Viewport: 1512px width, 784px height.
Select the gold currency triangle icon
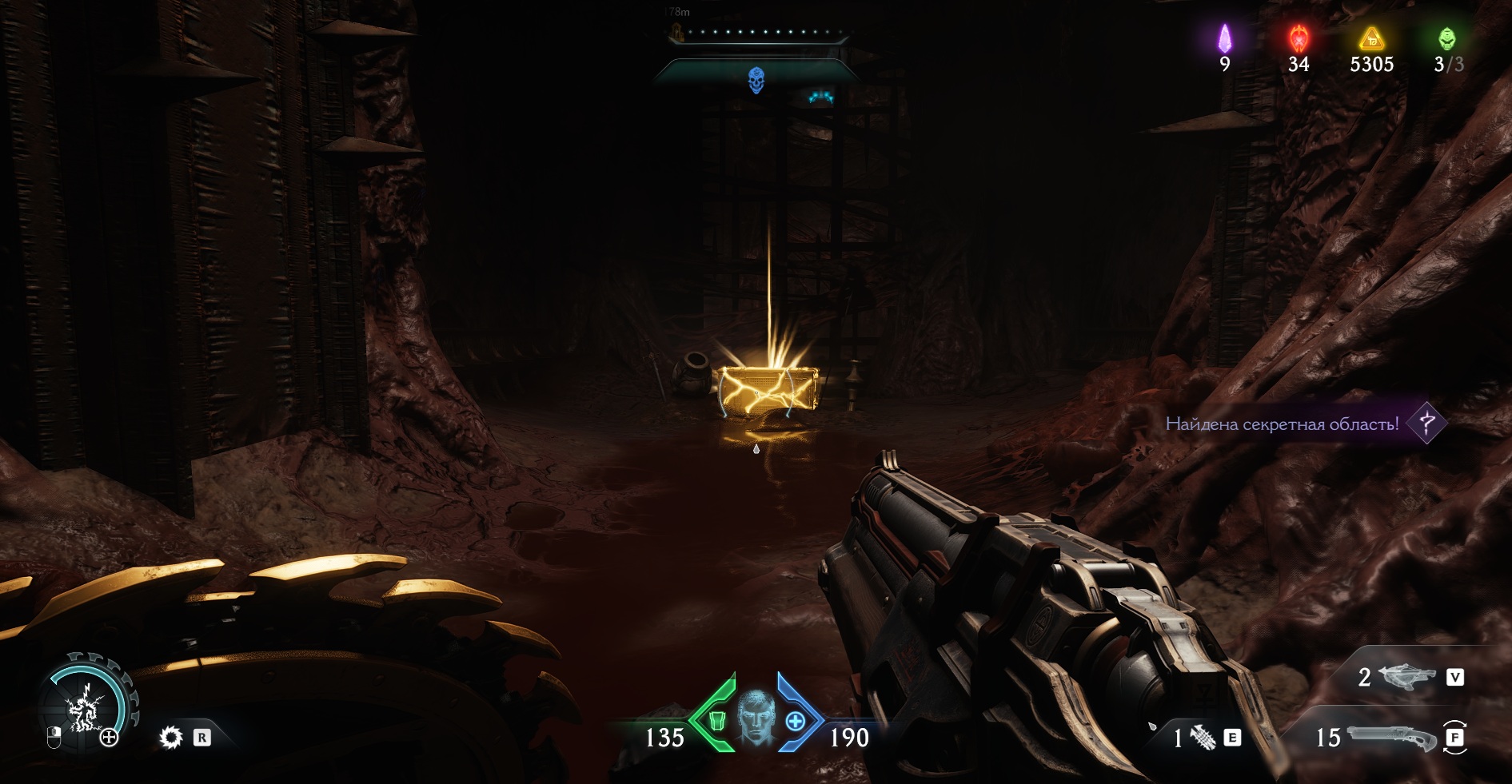click(x=1371, y=38)
